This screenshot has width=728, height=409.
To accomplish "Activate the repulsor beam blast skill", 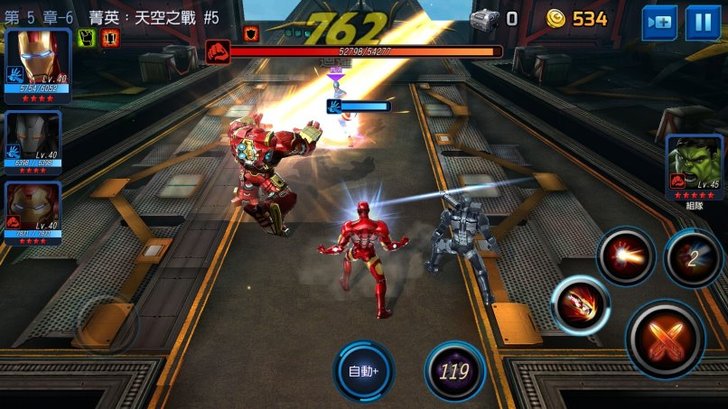I will pos(626,256).
